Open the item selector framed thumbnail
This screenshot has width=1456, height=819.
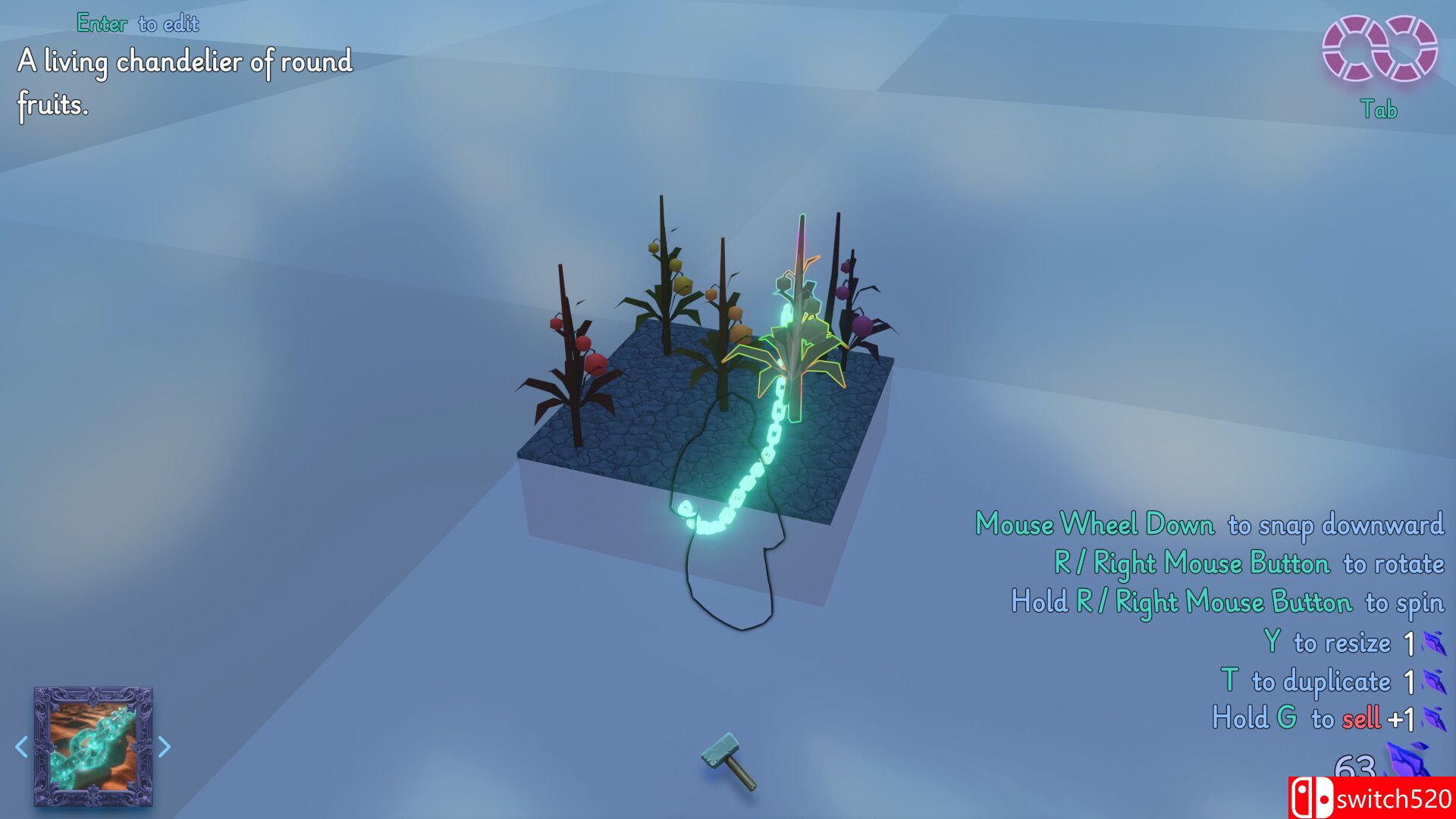click(93, 748)
